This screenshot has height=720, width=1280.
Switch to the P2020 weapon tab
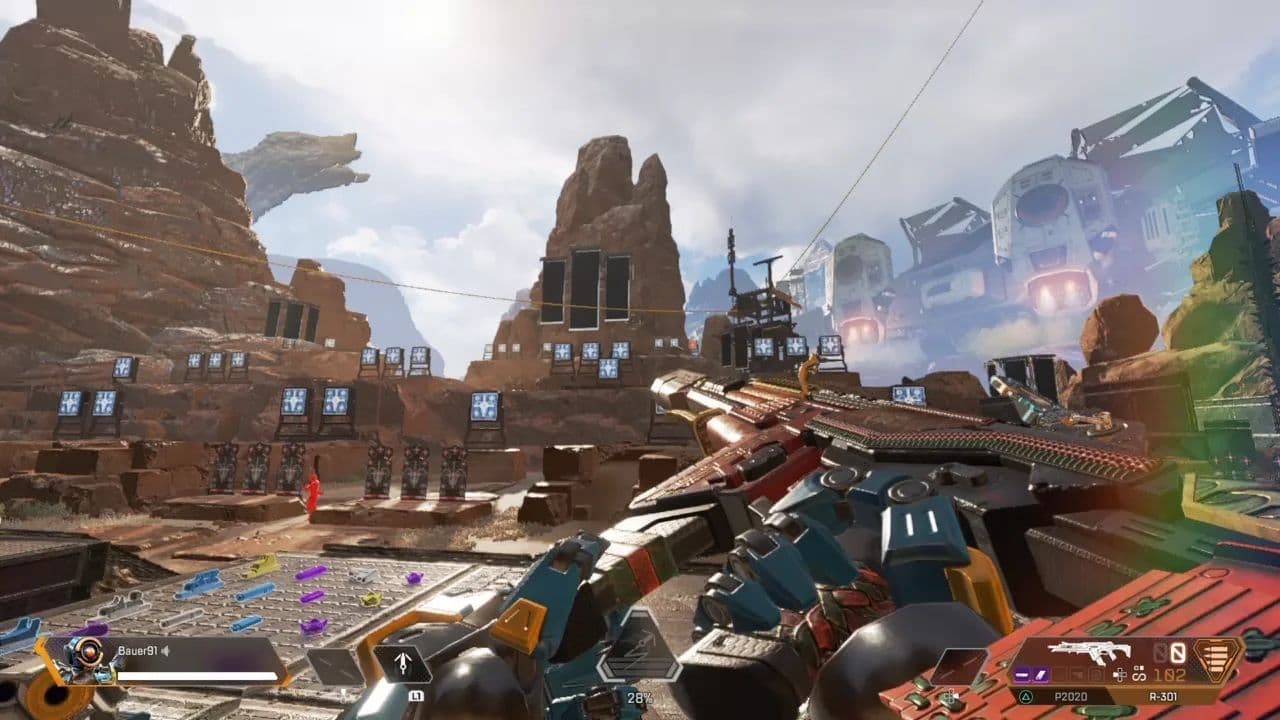tap(1072, 696)
